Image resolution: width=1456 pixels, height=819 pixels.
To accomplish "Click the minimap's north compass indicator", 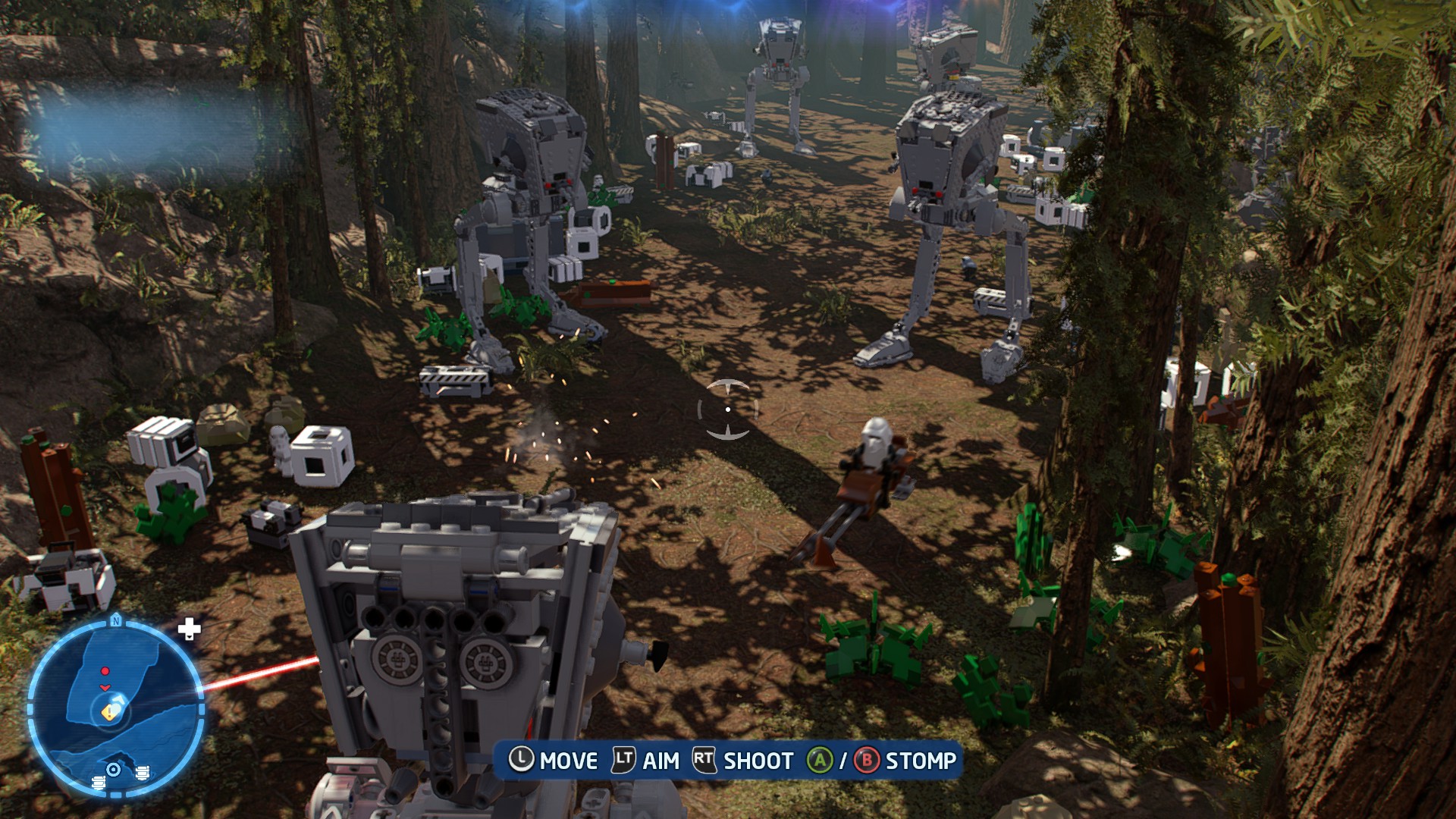I will [116, 621].
